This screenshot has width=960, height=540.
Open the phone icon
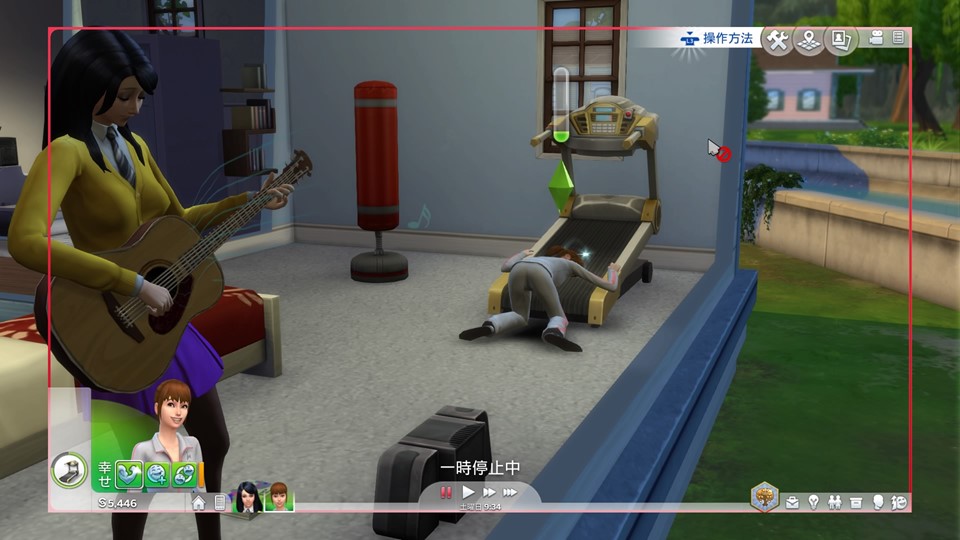click(x=219, y=503)
